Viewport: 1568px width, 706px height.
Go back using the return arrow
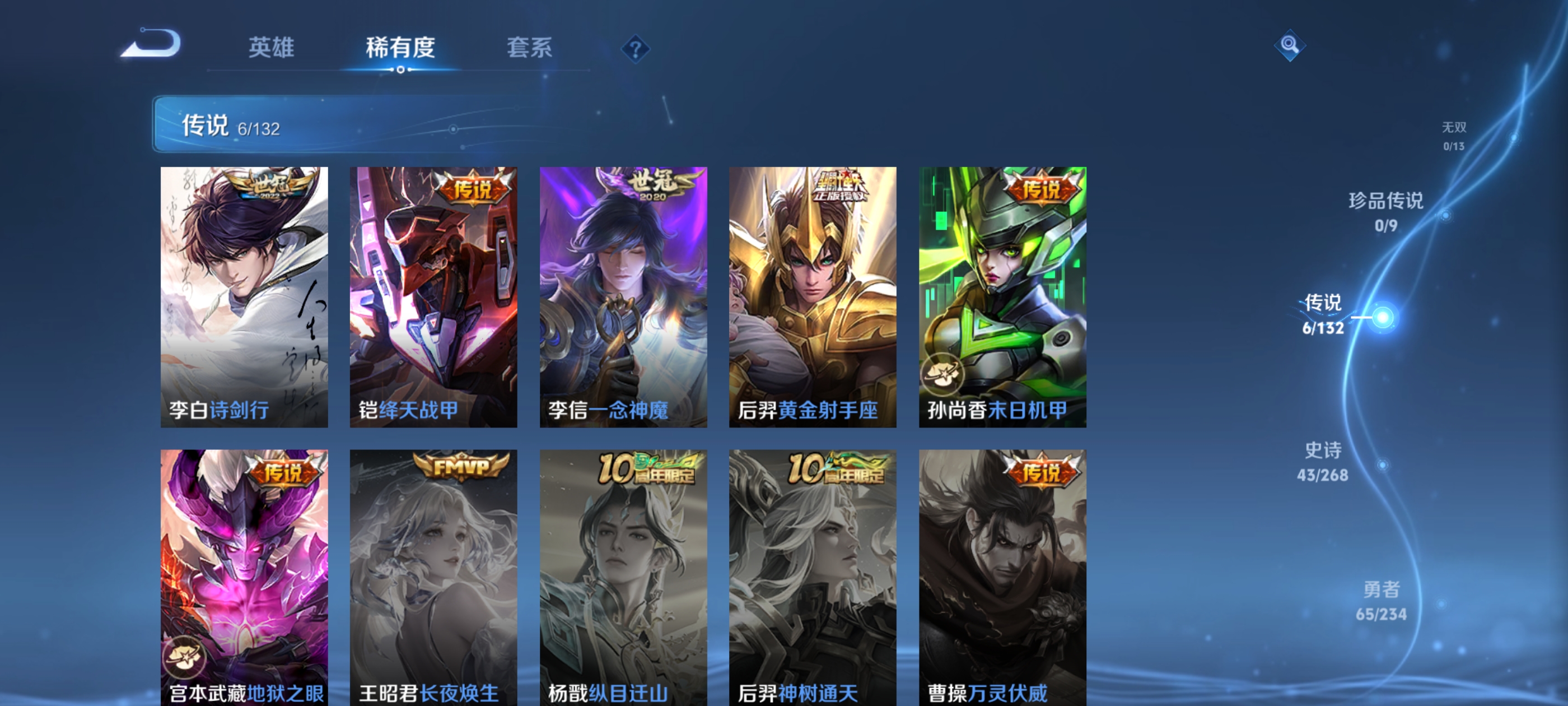(x=152, y=44)
